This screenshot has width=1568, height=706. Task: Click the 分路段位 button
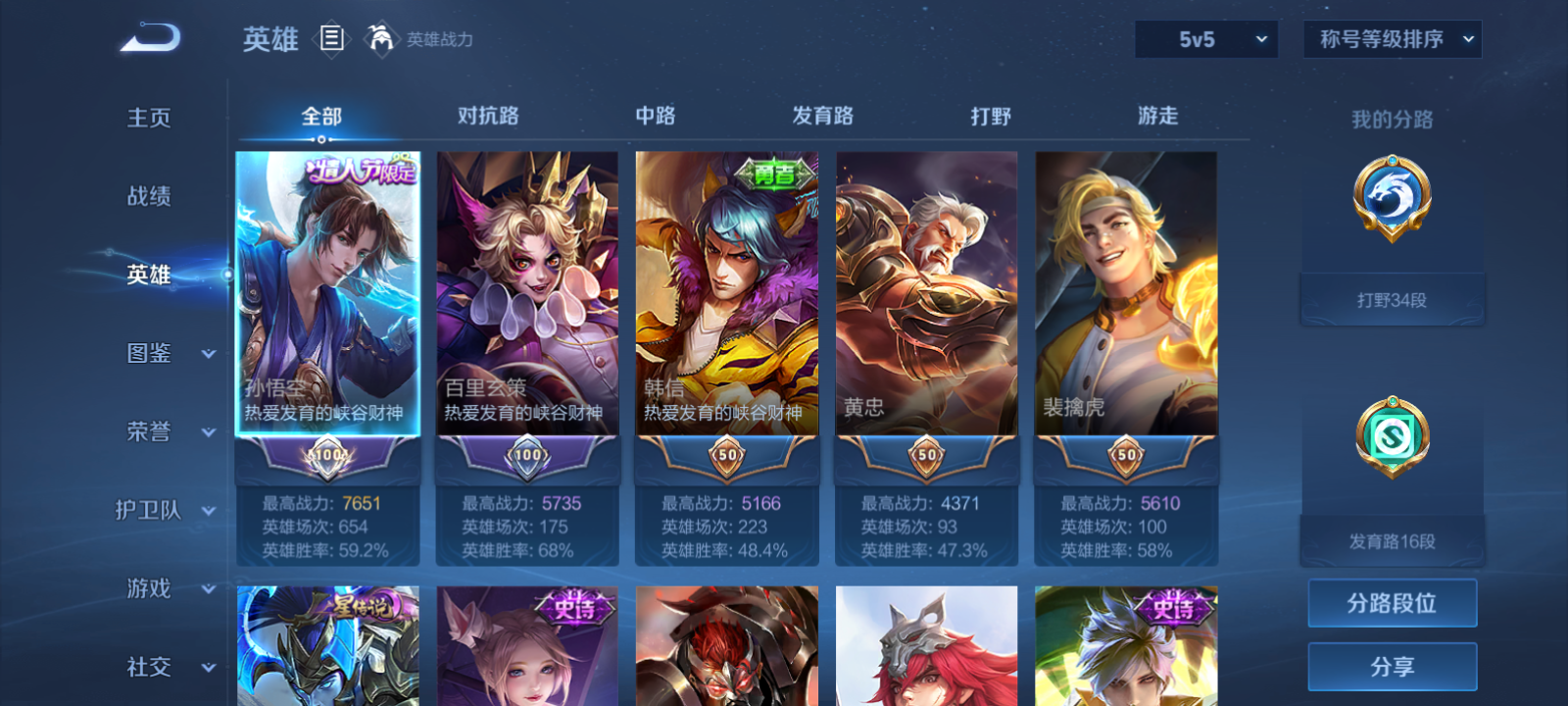(1392, 603)
